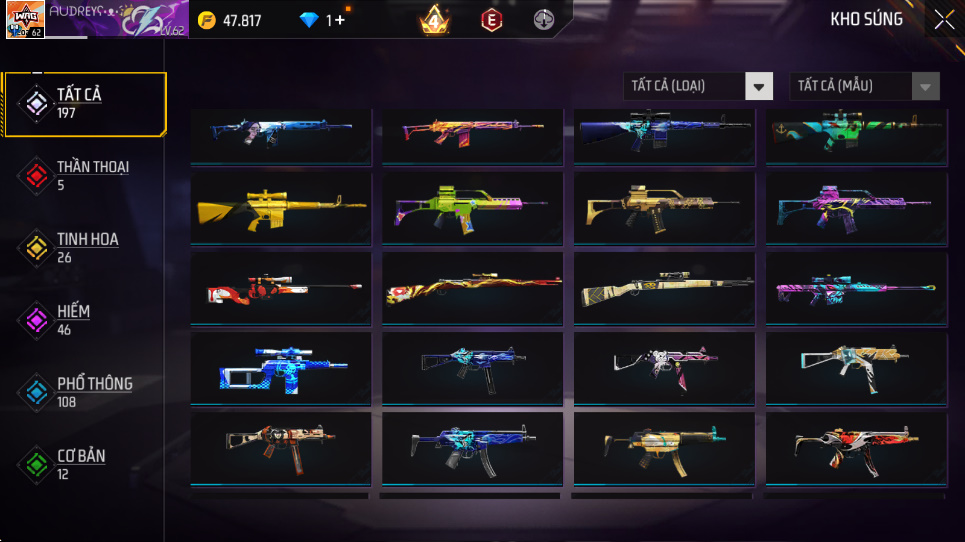
Task: Show Tinh Hoa weapon skins
Action: point(85,247)
